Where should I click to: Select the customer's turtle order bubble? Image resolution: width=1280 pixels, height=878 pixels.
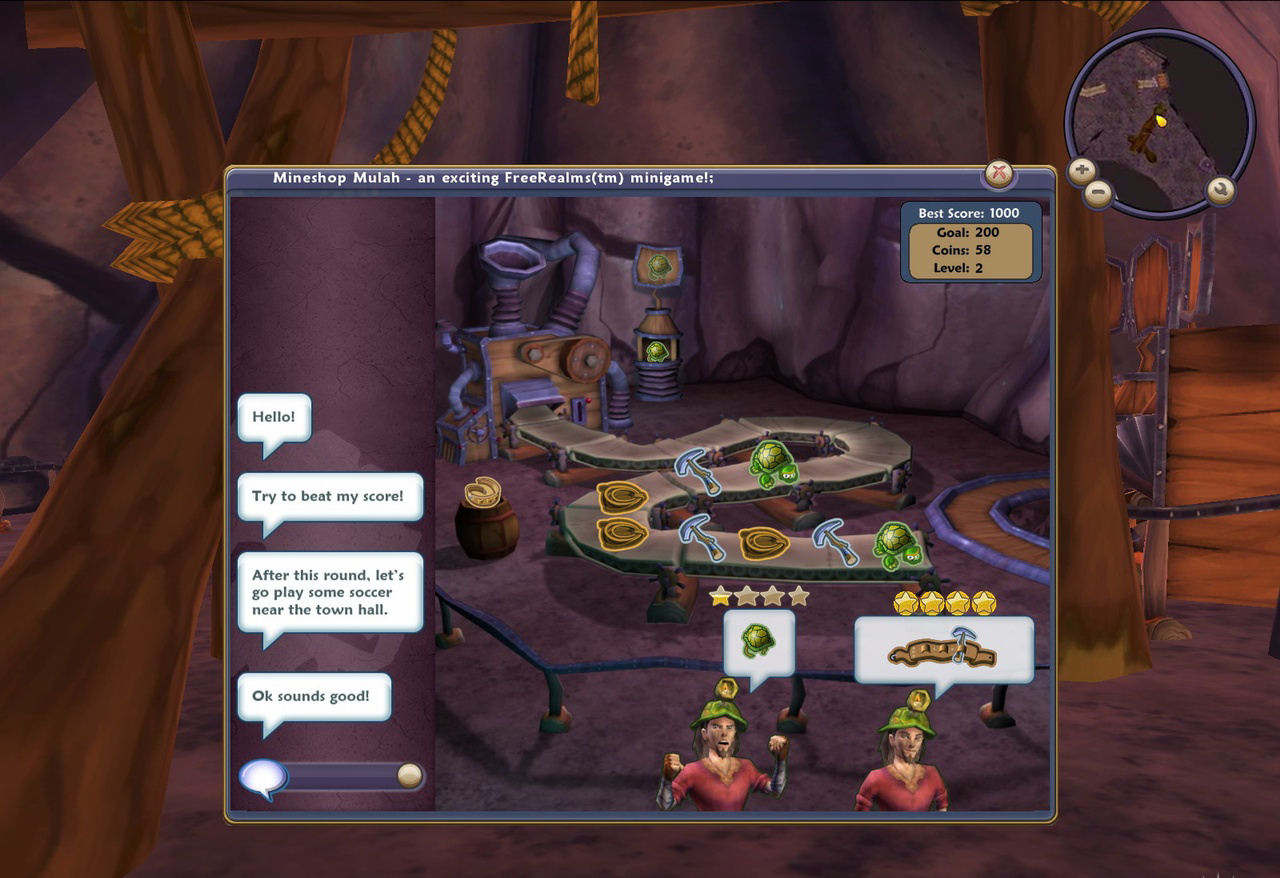point(759,643)
